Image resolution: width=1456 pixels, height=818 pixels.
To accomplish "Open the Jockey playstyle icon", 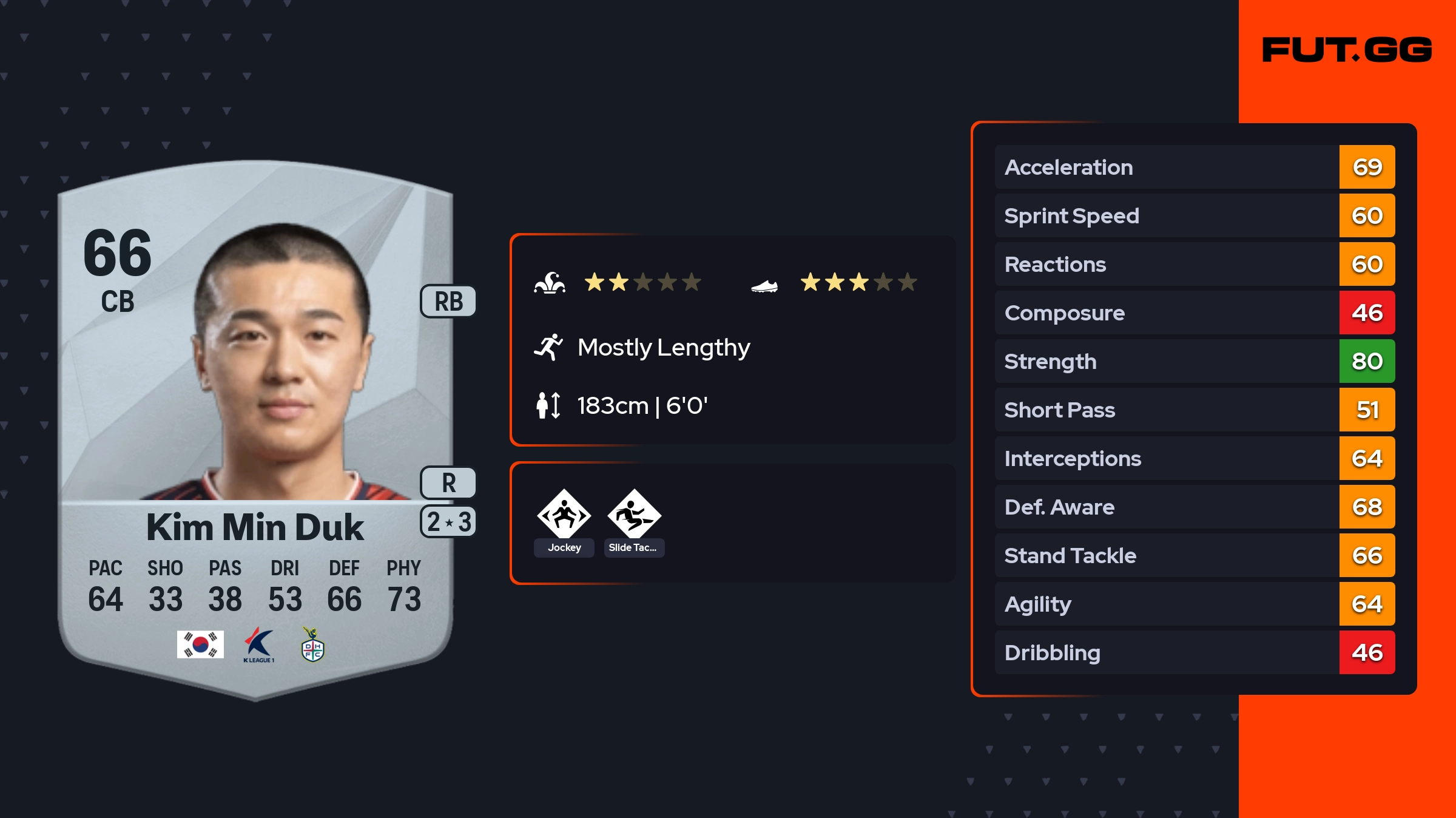I will click(564, 515).
